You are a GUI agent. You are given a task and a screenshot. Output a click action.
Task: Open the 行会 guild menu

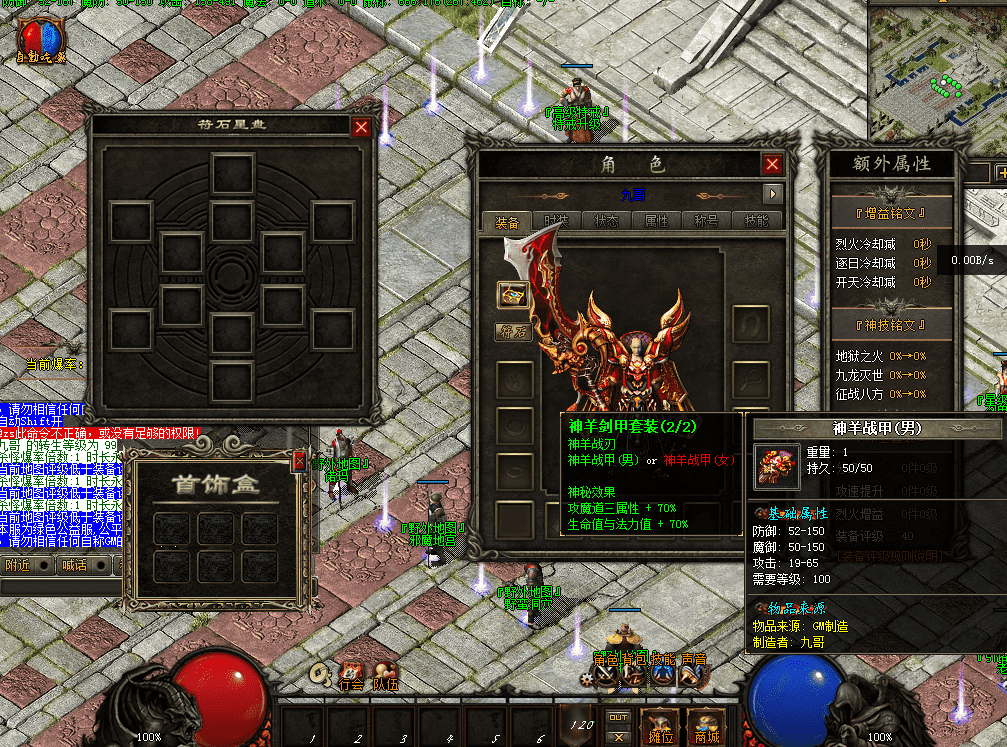coord(352,674)
